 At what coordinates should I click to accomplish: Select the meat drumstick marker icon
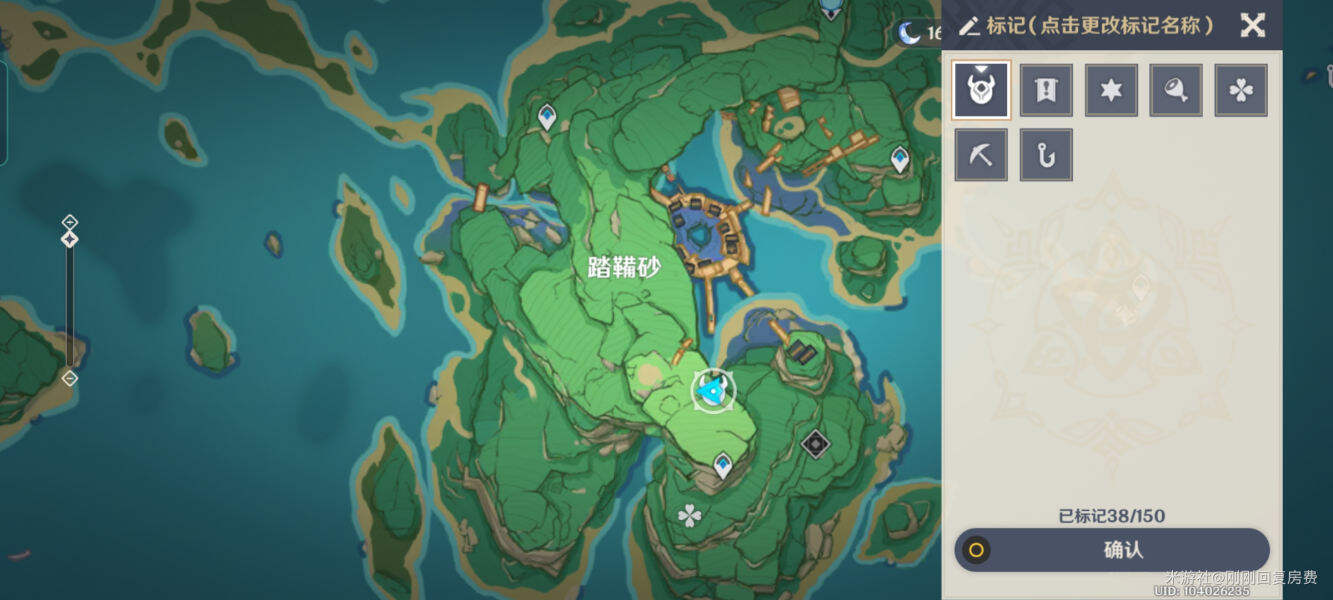tap(1176, 91)
